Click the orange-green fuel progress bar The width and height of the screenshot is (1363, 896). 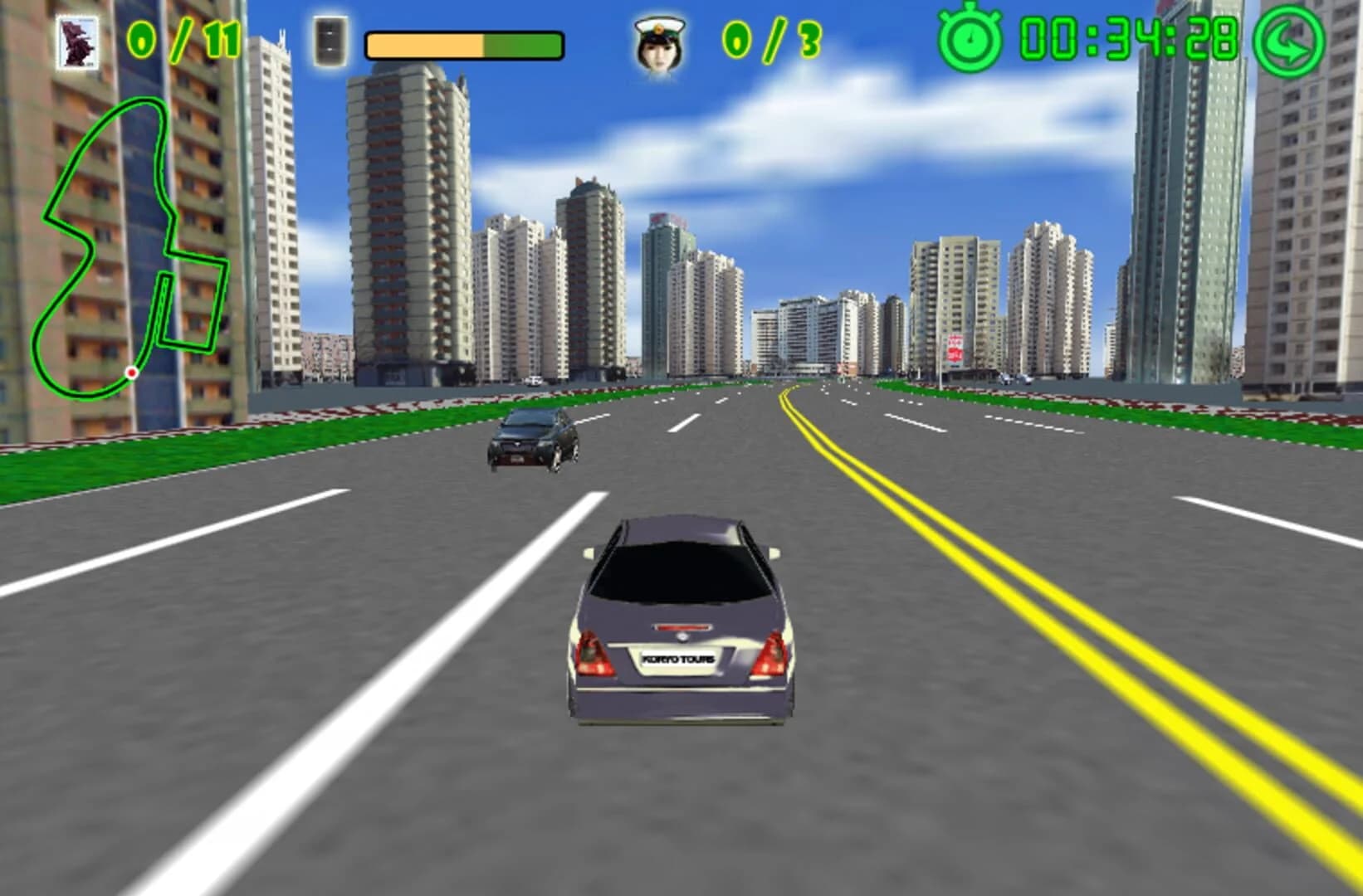pyautogui.click(x=462, y=46)
